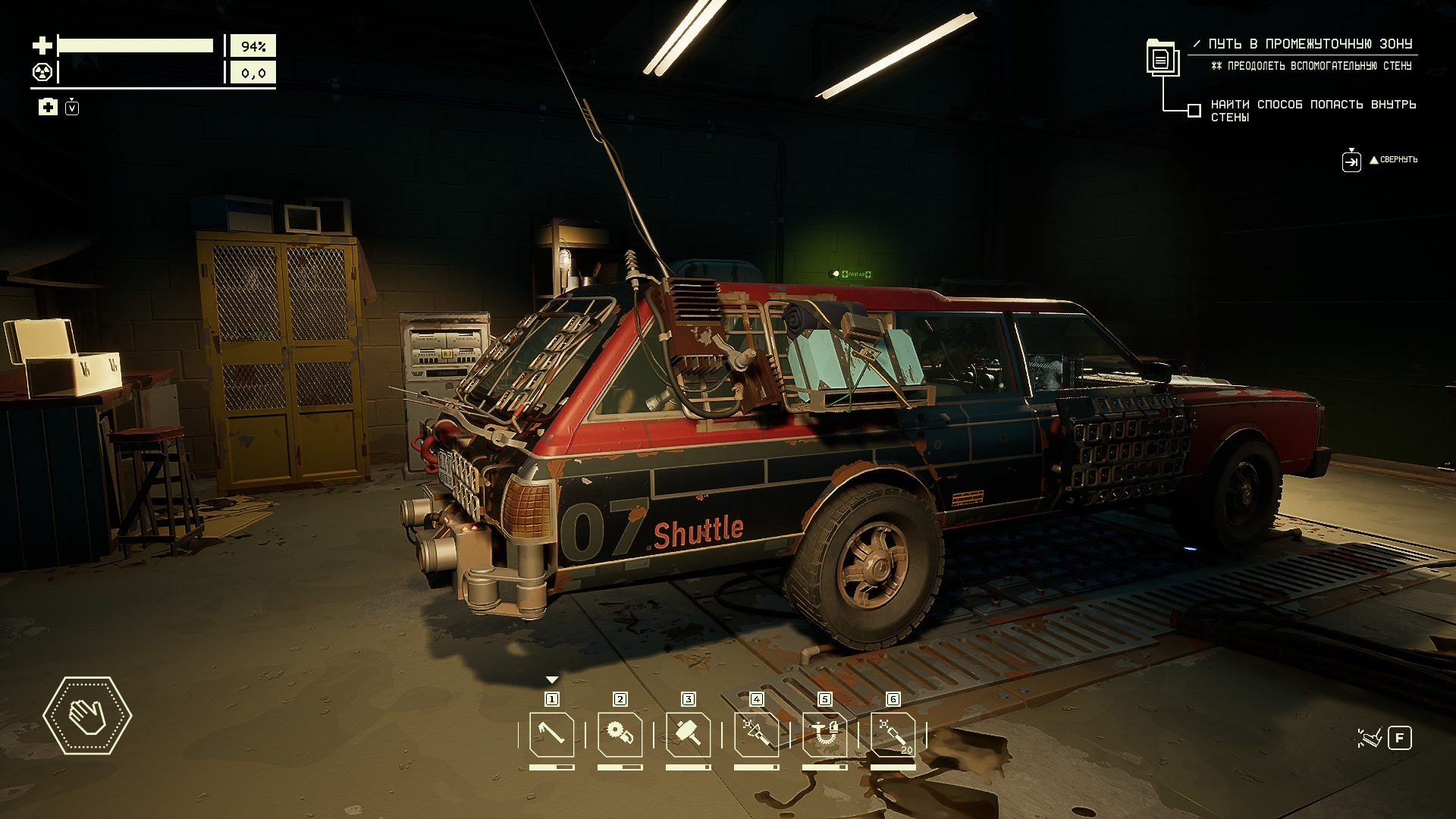Viewport: 1456px width, 819px height.
Task: Use the medkit quick-heal icon
Action: pos(48,107)
